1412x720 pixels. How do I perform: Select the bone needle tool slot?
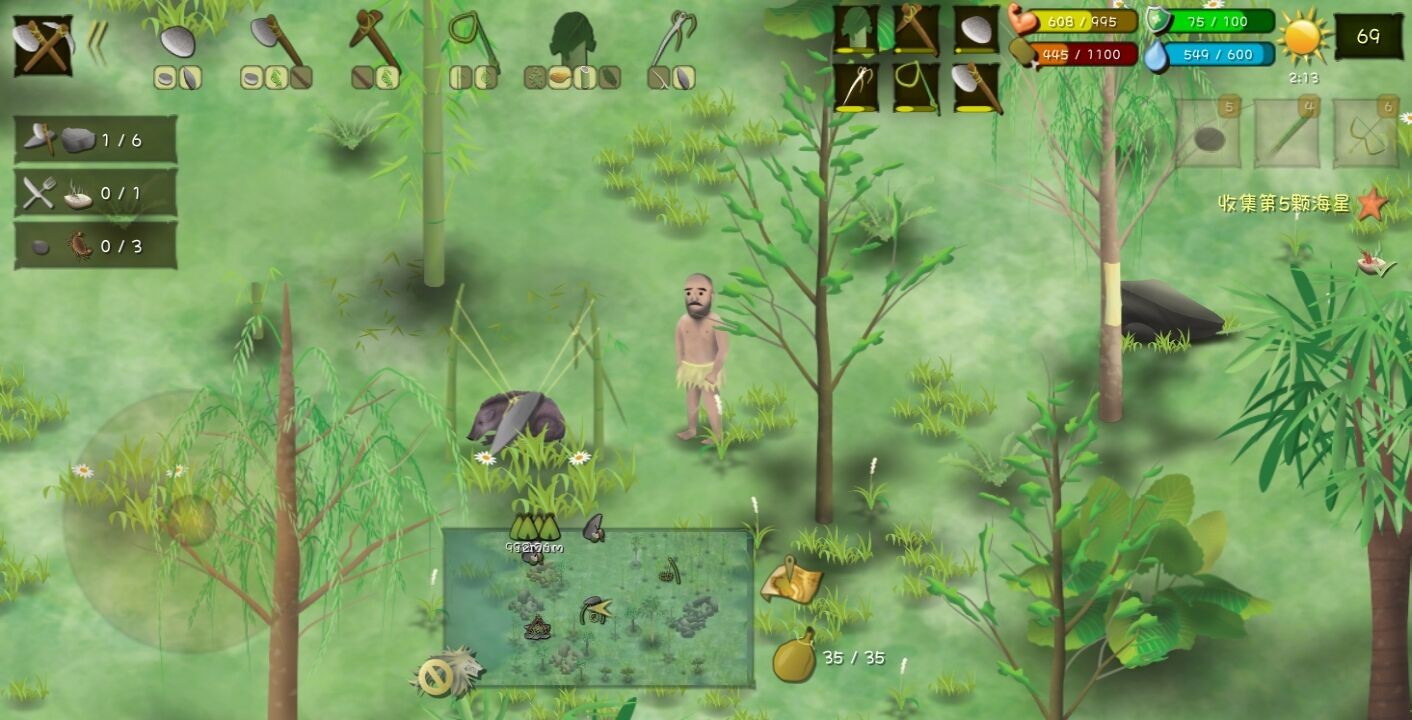tap(856, 88)
